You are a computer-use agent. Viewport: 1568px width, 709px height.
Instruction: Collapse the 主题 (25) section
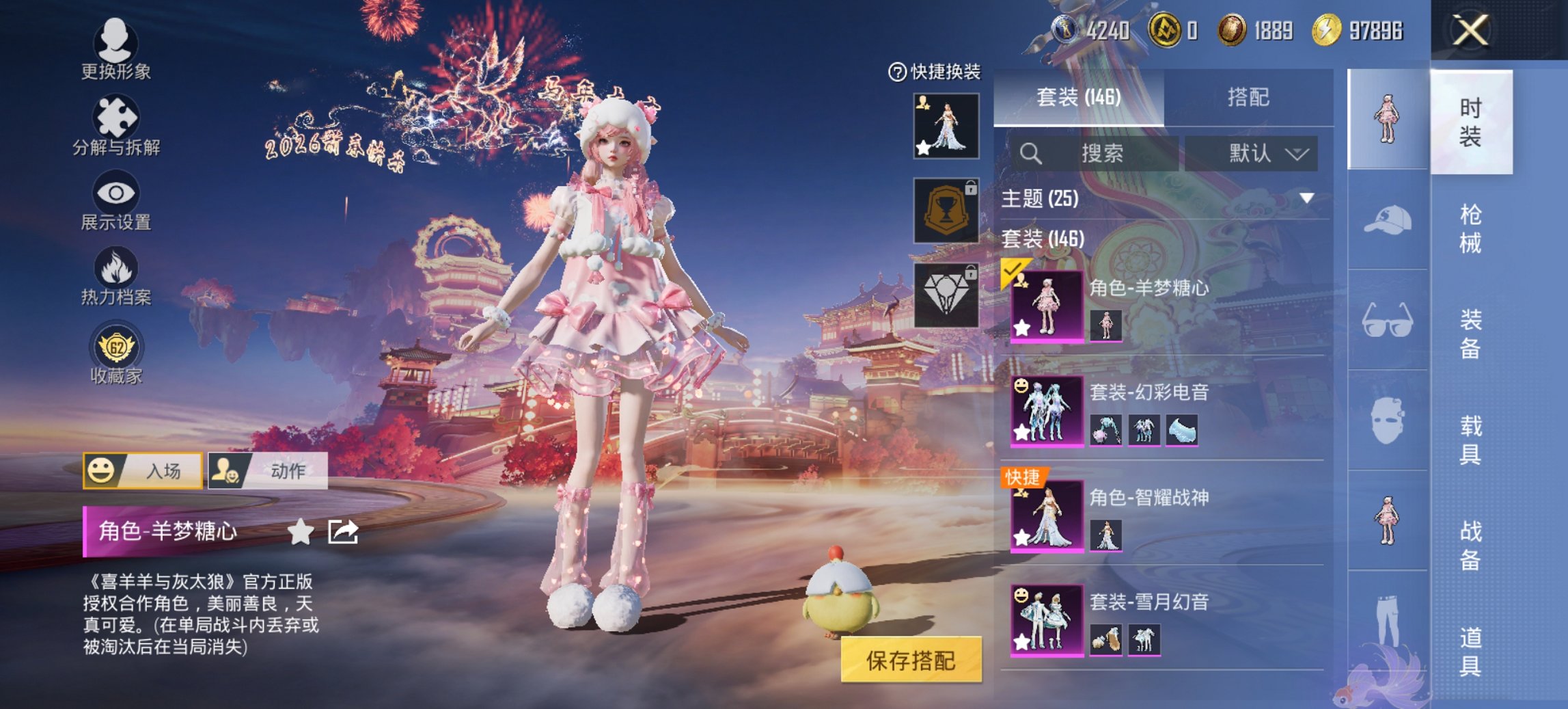1307,197
